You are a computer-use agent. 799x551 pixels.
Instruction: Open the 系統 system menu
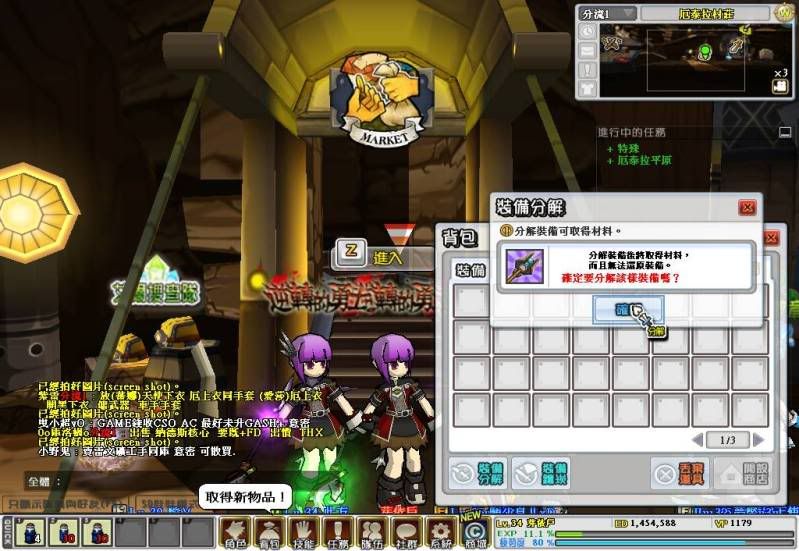440,530
